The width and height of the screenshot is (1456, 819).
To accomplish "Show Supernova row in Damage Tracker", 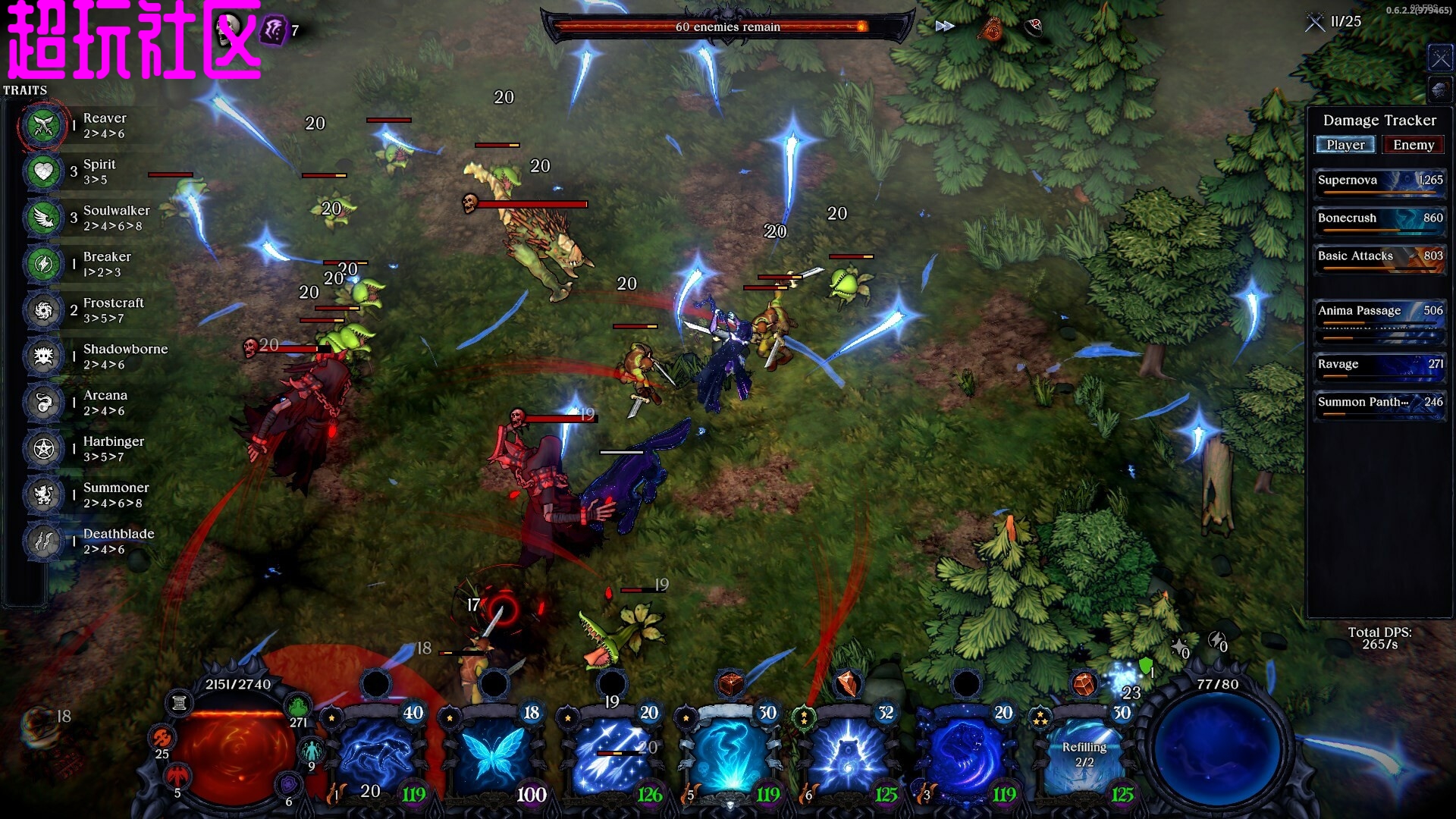I will tap(1379, 182).
